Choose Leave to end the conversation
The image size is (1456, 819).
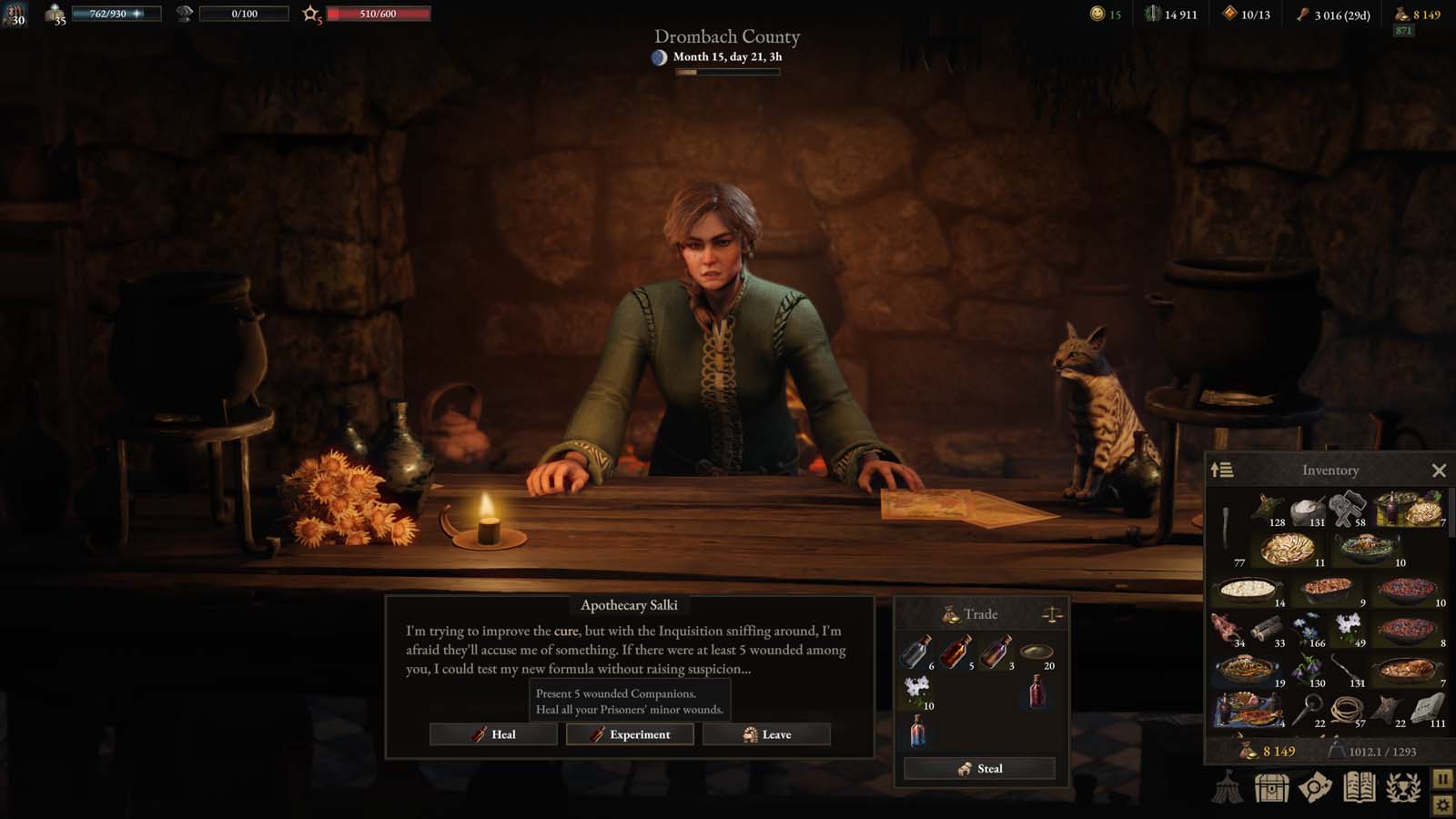pyautogui.click(x=767, y=734)
